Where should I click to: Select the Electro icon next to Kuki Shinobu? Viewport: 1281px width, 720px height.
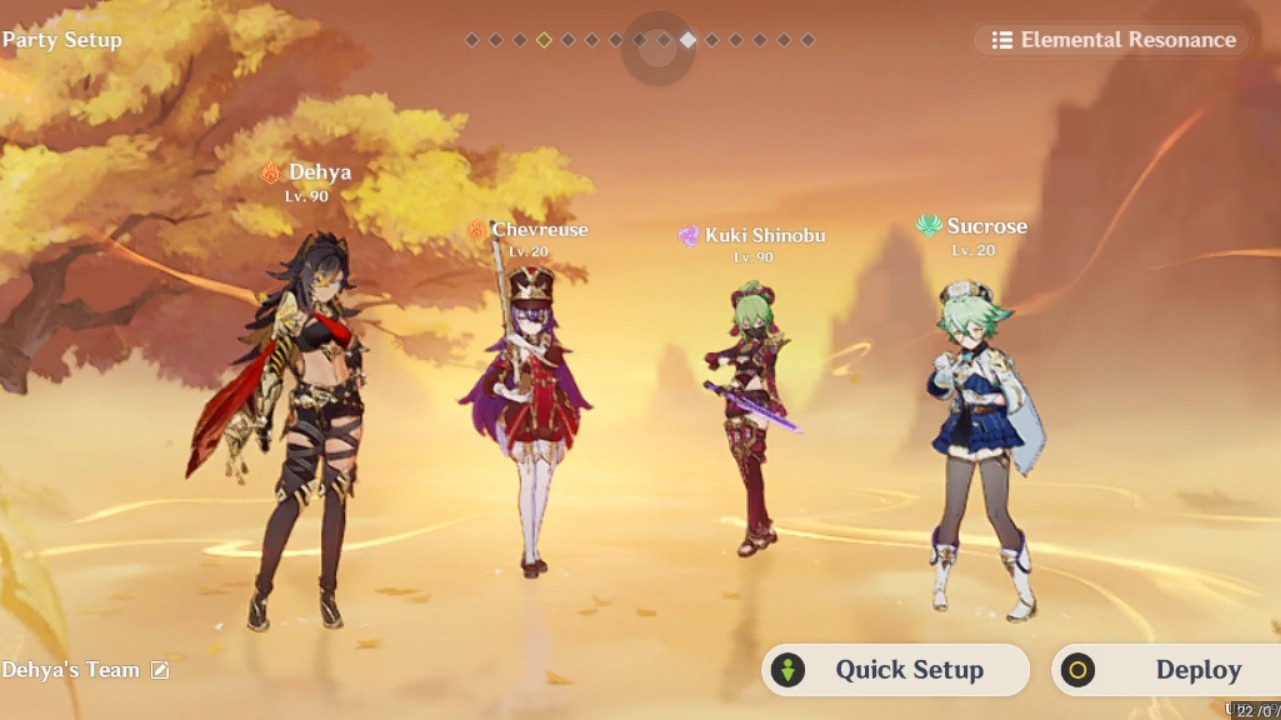coord(688,235)
